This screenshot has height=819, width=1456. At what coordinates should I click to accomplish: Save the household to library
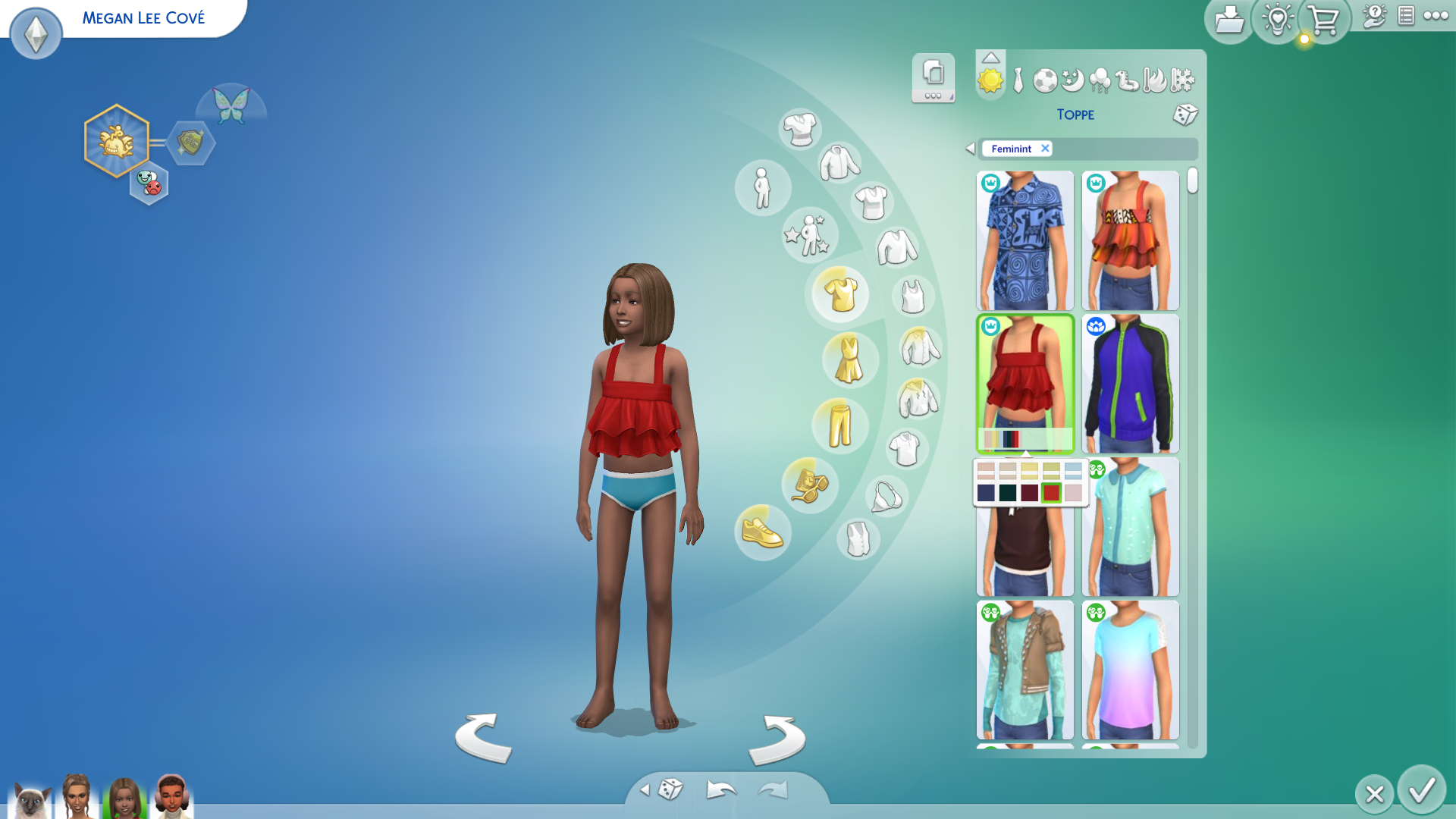[1228, 20]
